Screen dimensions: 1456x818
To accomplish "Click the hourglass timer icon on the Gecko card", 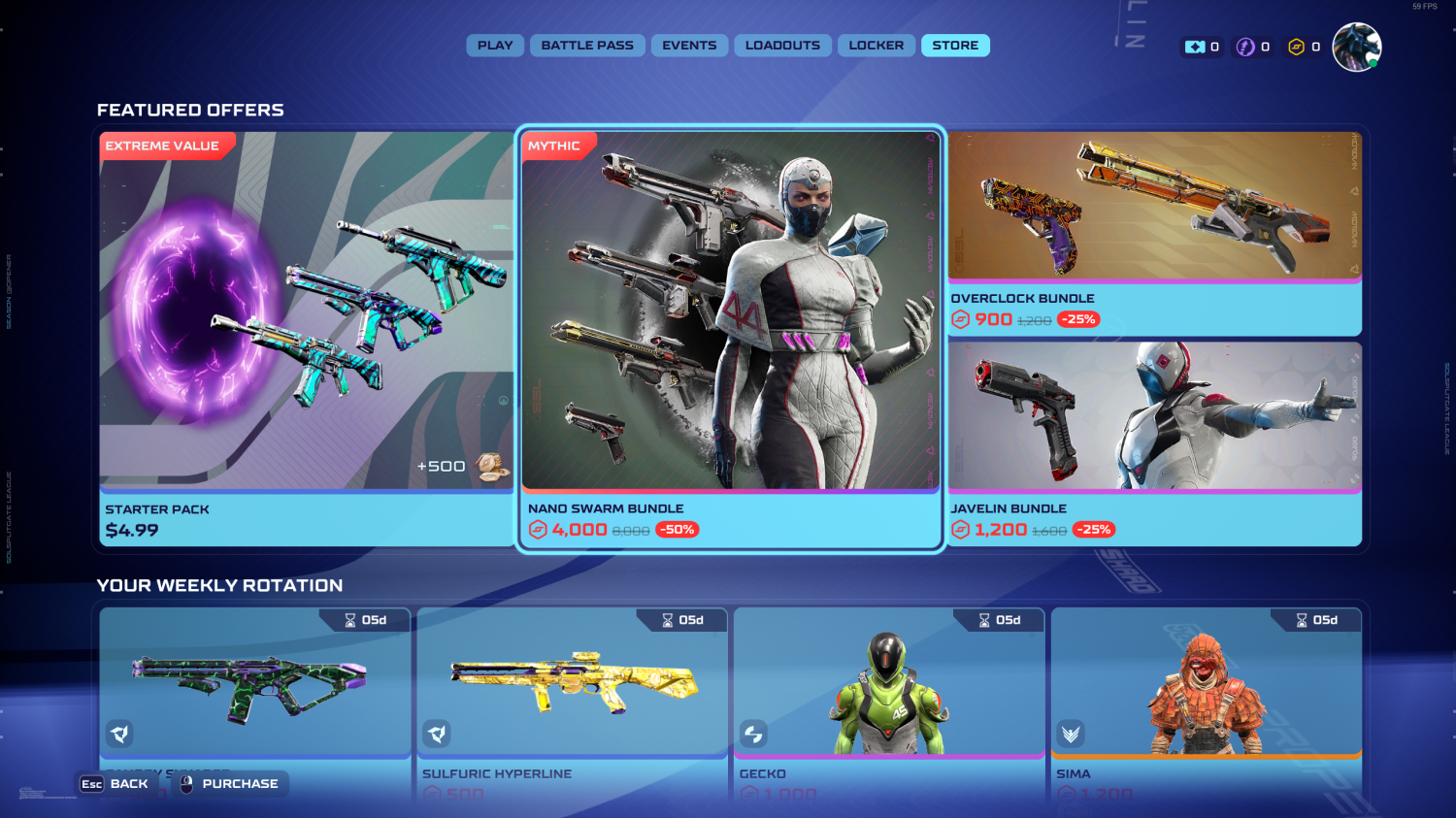I will tap(984, 620).
